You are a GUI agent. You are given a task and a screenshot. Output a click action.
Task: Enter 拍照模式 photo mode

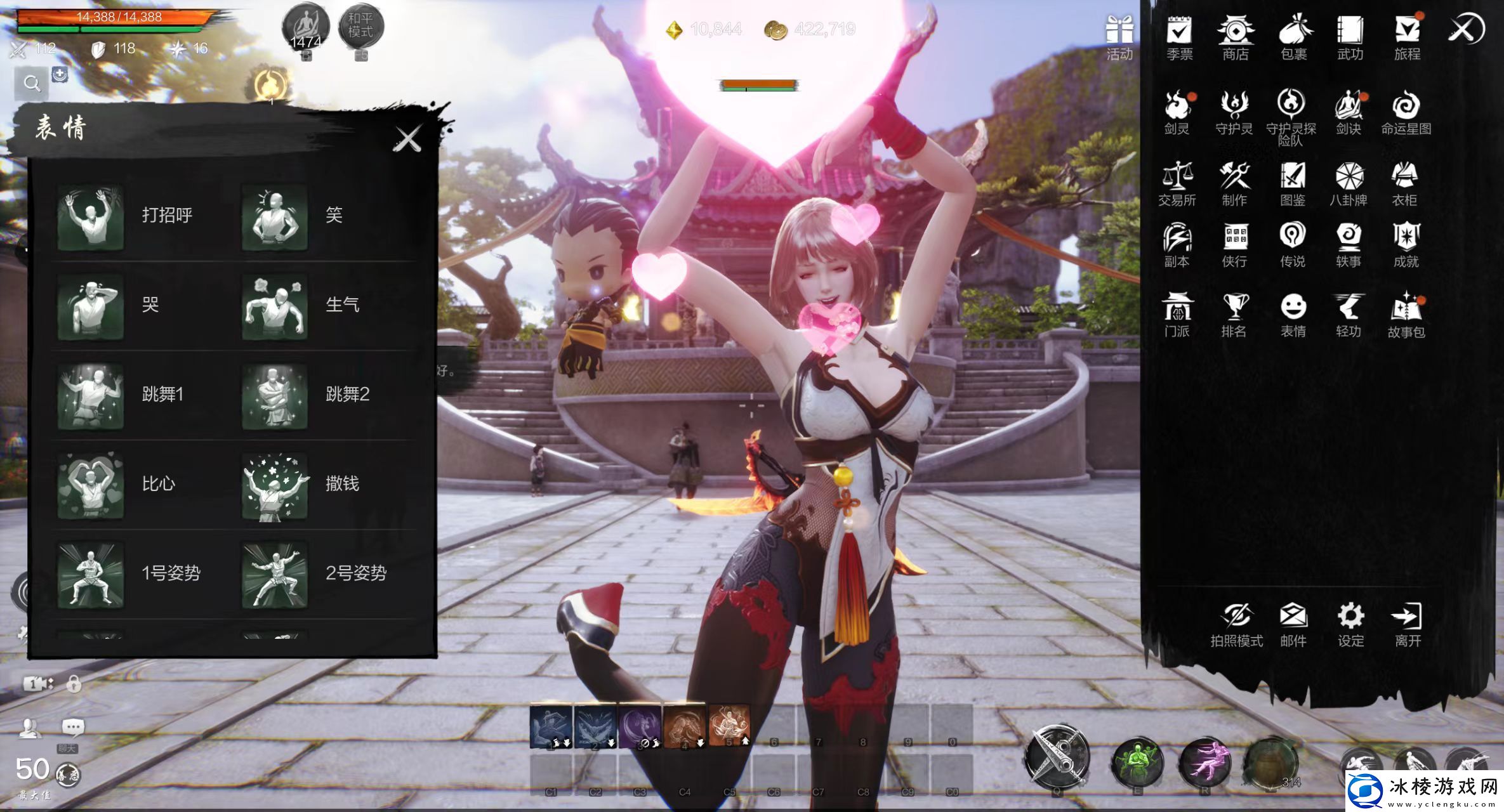point(1236,624)
